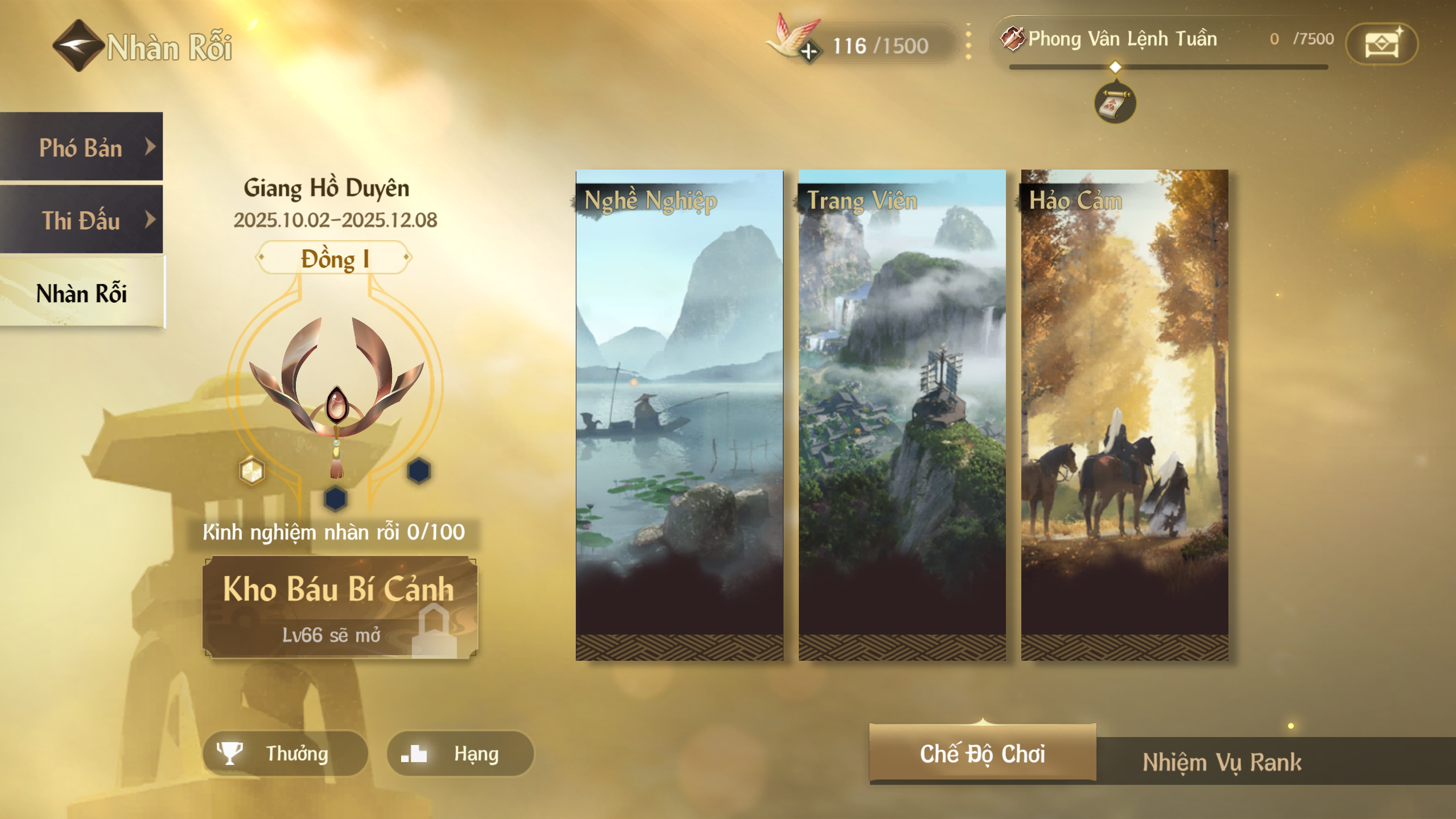Open the weekly chest reward button
1456x819 pixels.
pos(1381,44)
